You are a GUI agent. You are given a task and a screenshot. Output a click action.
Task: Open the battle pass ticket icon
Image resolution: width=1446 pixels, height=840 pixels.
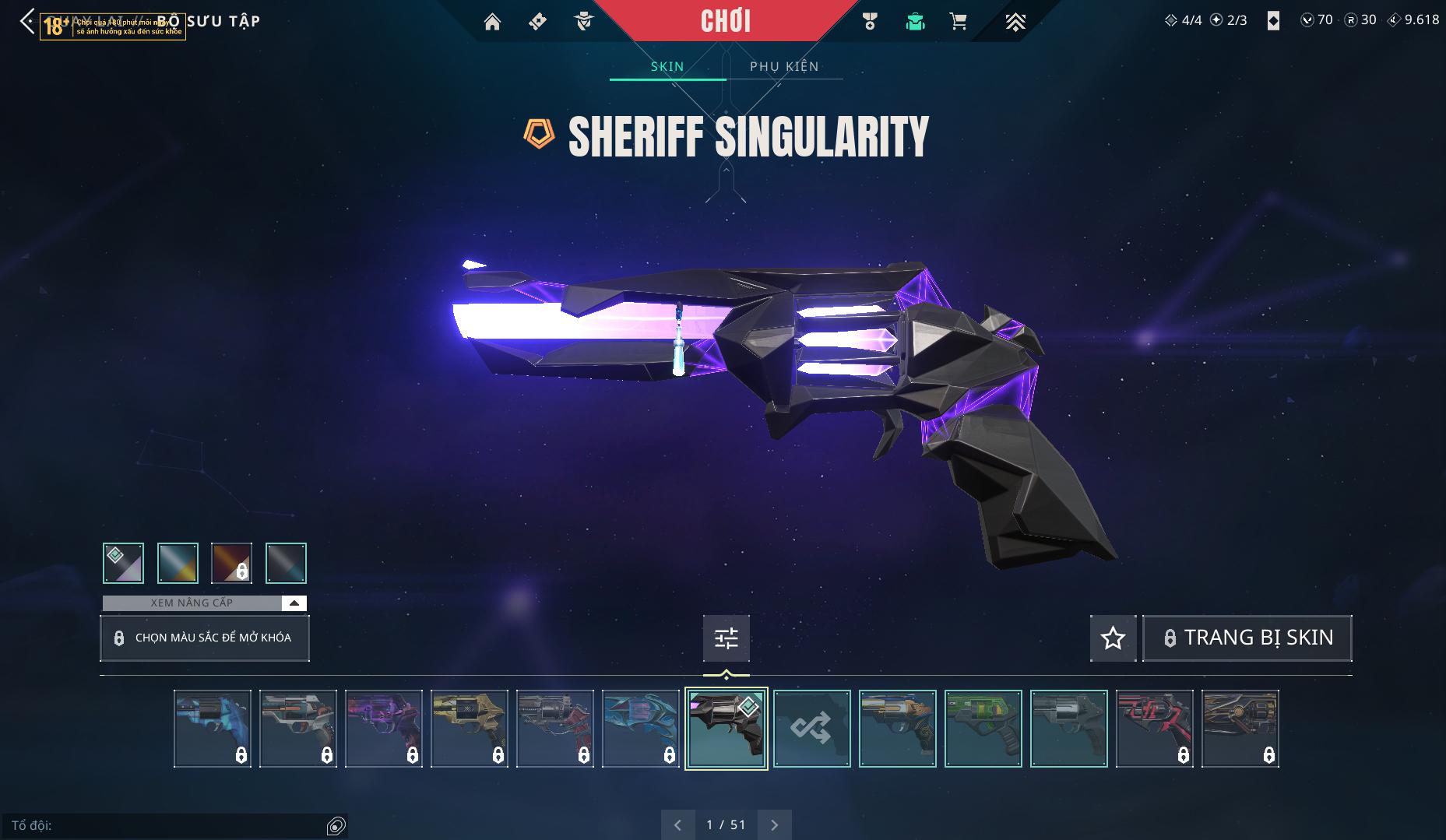[537, 22]
